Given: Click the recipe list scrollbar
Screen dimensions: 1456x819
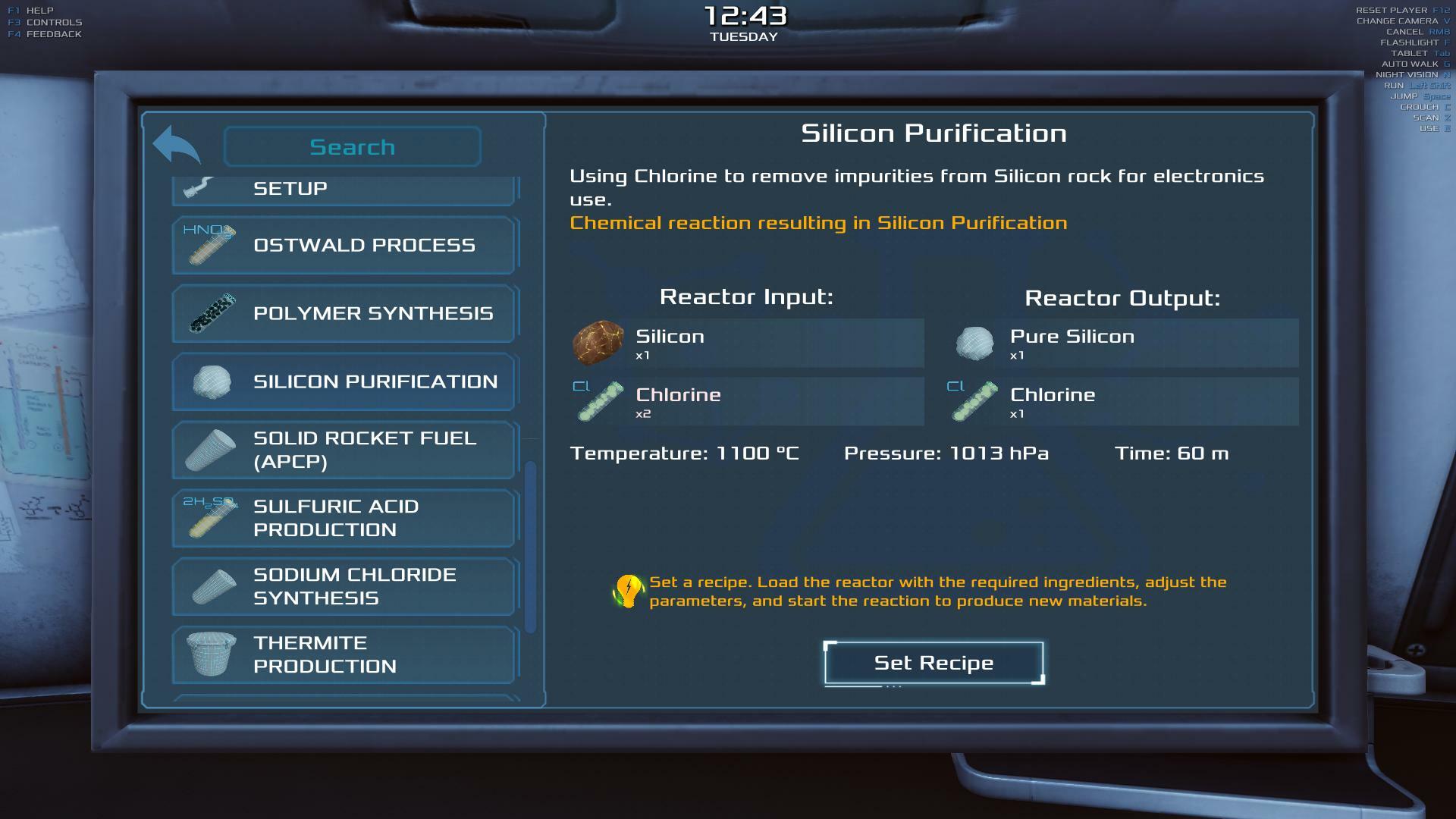Looking at the screenshot, I should [530, 546].
